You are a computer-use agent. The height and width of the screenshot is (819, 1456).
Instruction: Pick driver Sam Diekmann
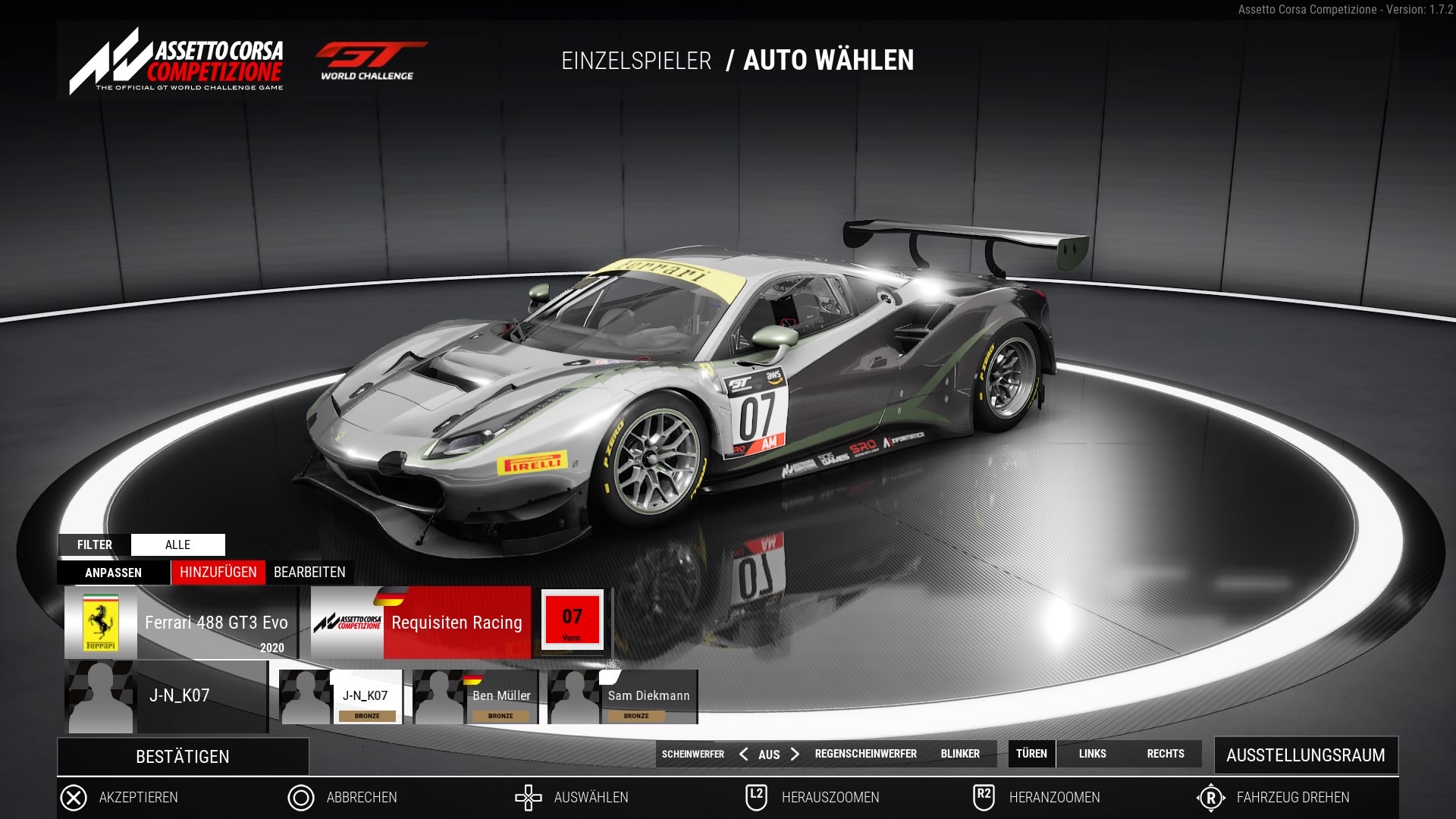point(623,697)
